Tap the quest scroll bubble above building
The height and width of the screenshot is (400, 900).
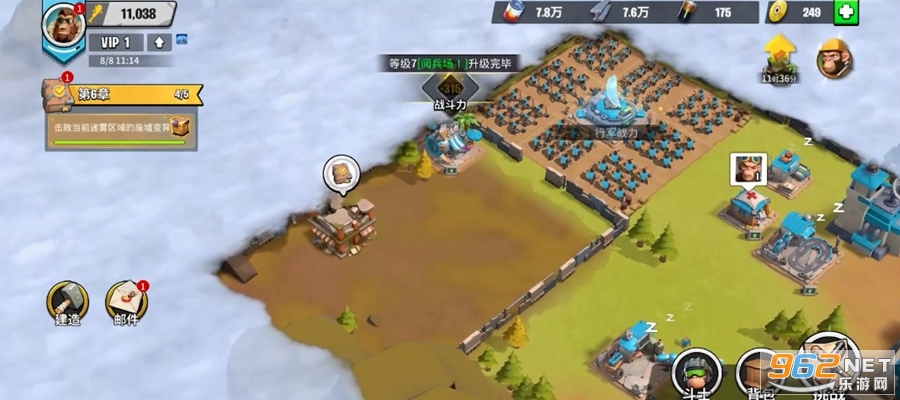coord(341,173)
